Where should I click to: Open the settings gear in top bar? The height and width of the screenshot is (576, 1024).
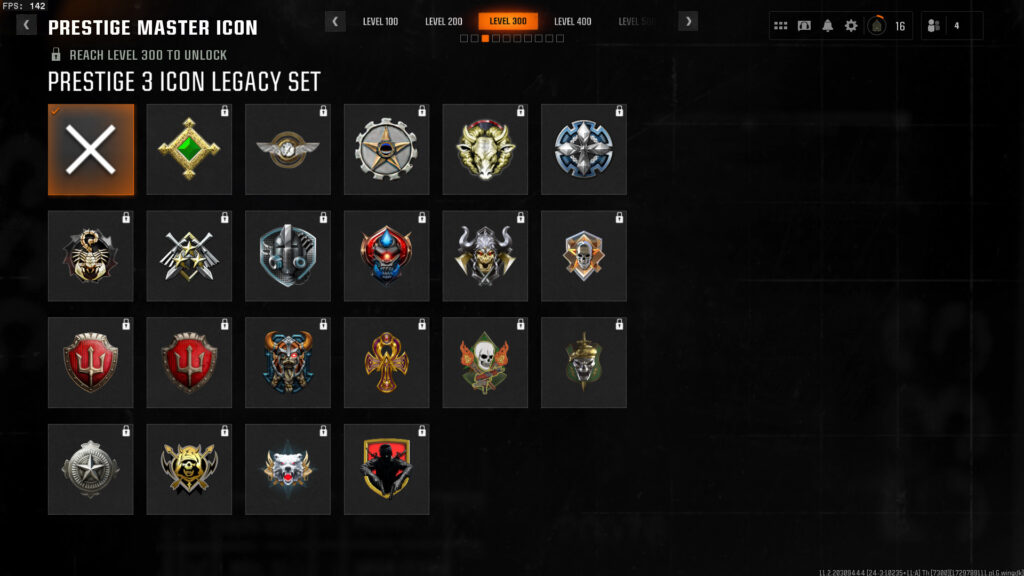point(851,26)
